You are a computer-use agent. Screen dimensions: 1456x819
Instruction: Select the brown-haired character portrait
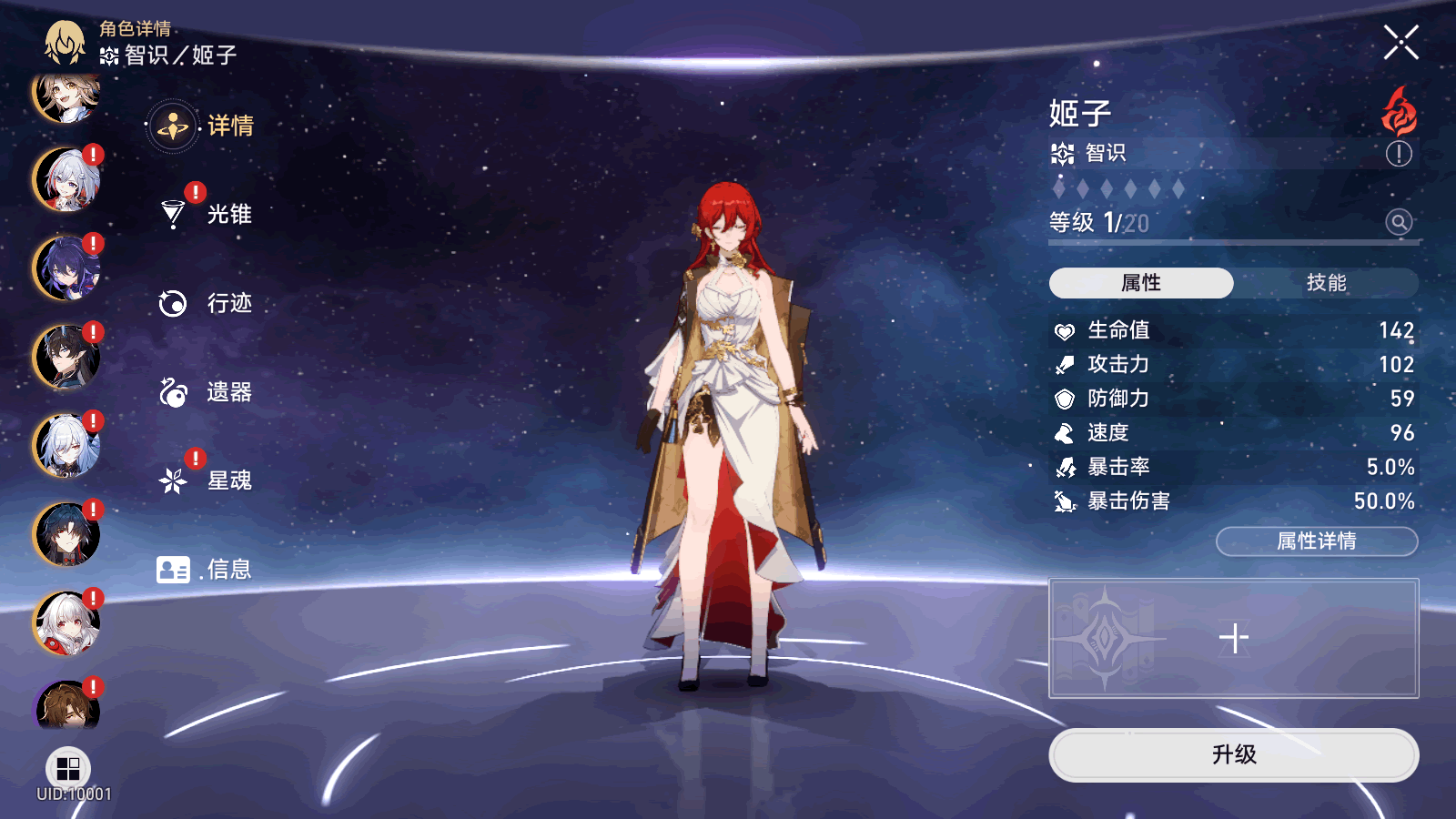[66, 705]
